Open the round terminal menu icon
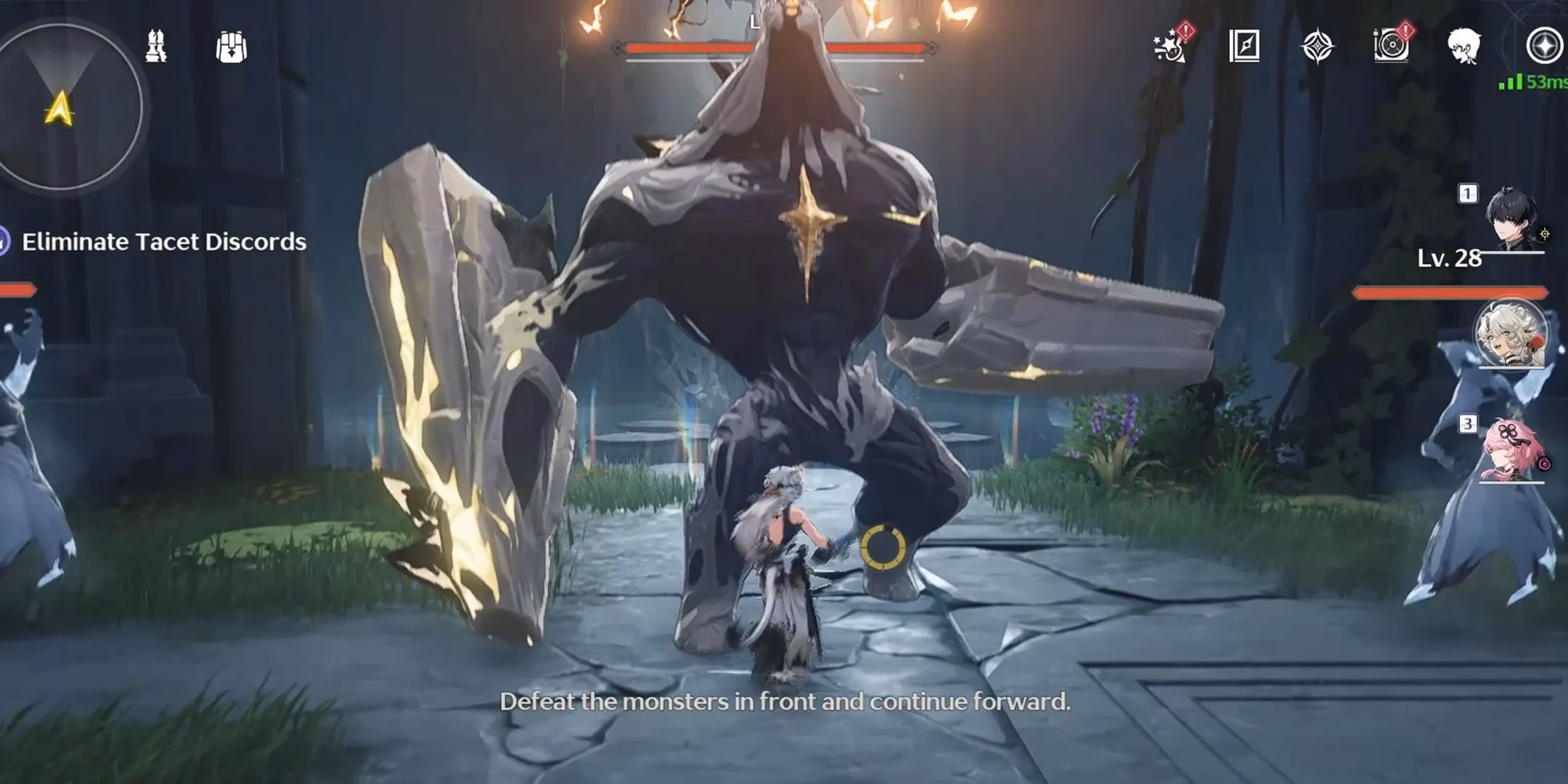1568x784 pixels. coord(1544,46)
